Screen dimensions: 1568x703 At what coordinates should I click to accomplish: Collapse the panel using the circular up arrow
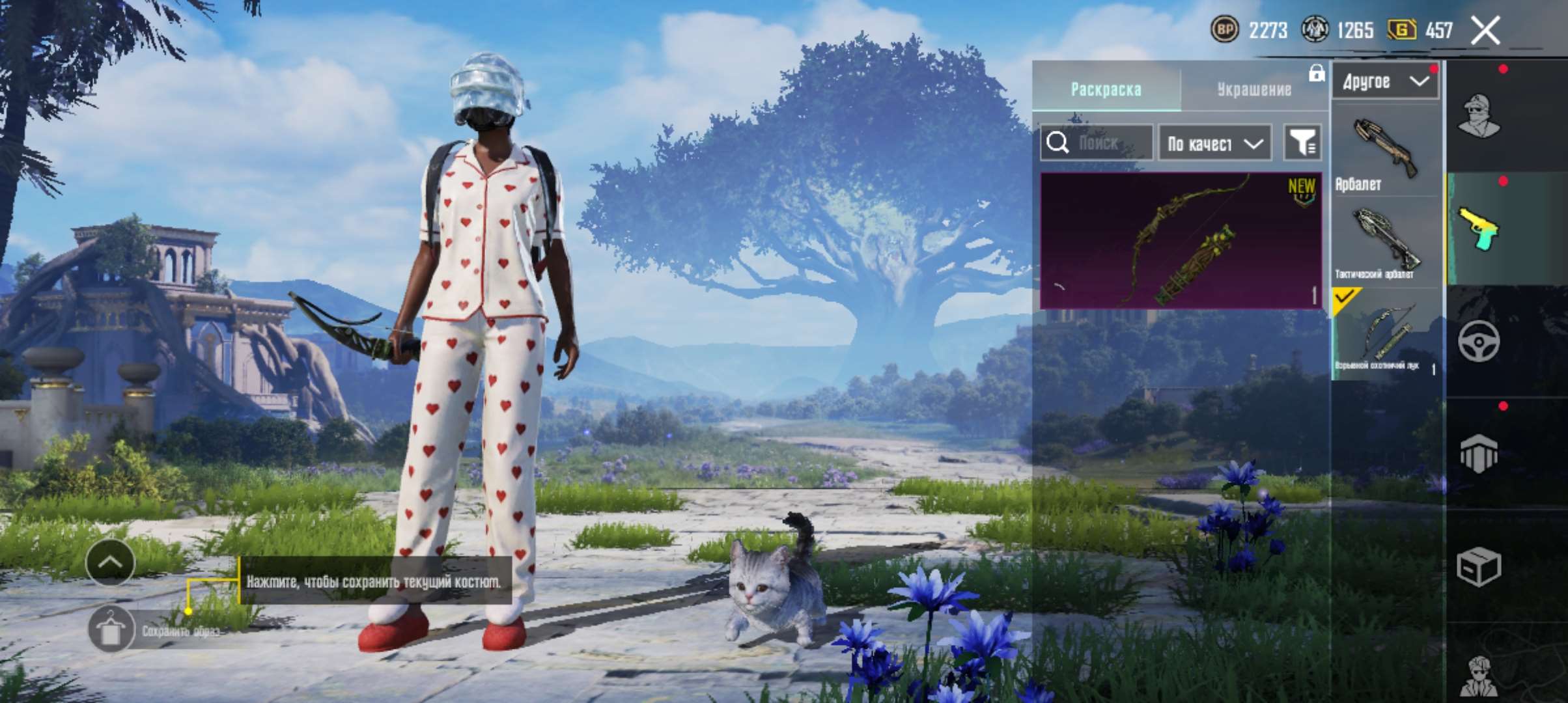112,561
